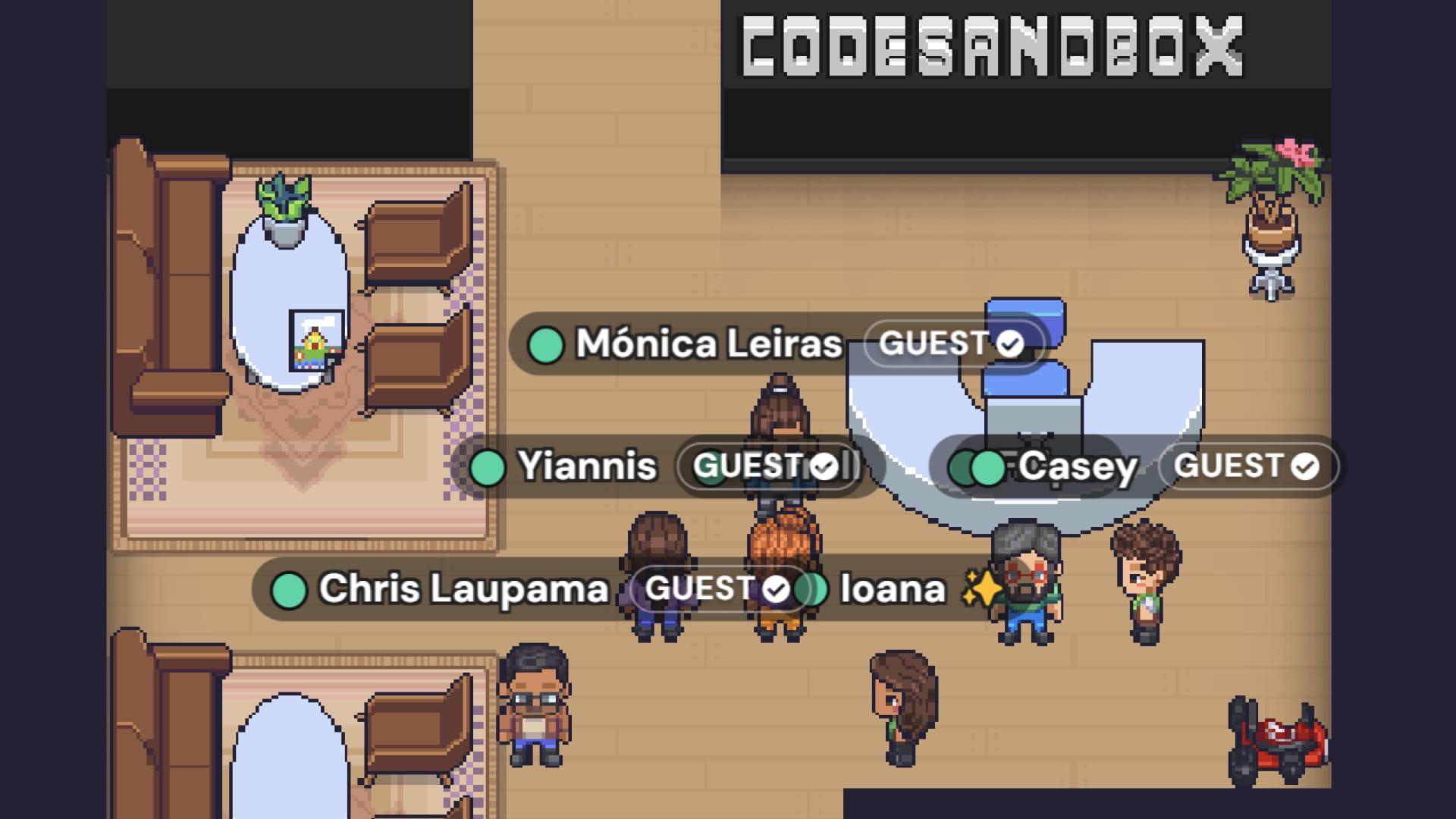Expand Mónica Leiras's name tag
The height and width of the screenshot is (819, 1456).
pos(709,344)
